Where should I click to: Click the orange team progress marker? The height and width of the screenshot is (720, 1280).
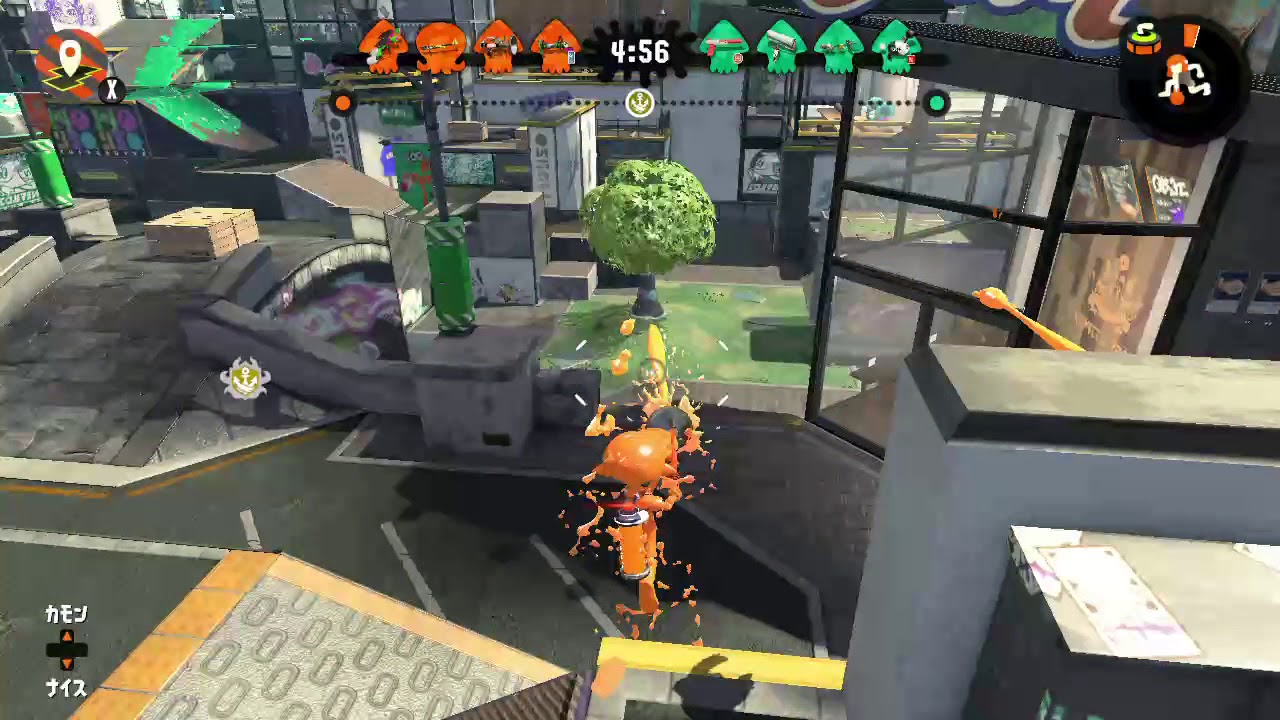coord(343,103)
